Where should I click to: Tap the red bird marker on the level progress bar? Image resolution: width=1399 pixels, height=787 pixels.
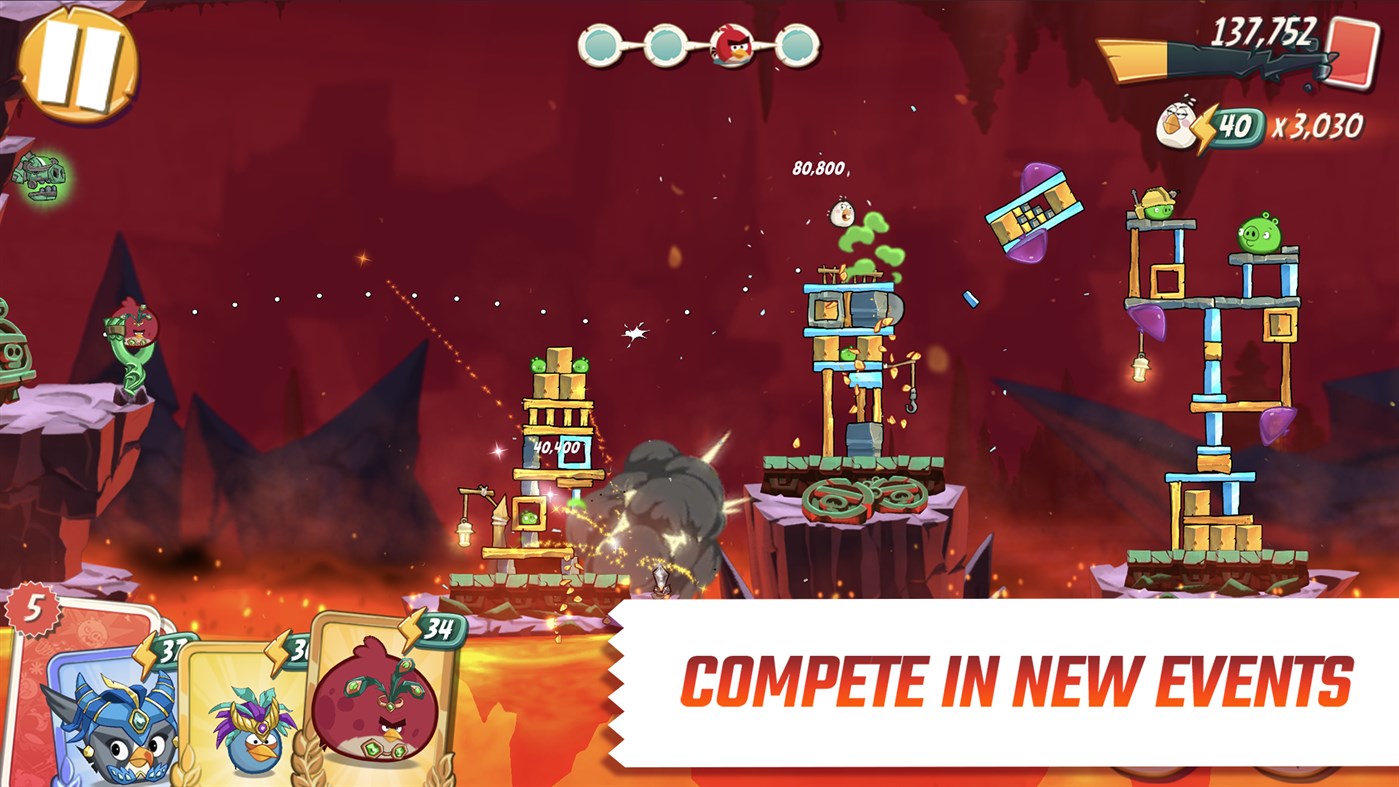point(731,44)
